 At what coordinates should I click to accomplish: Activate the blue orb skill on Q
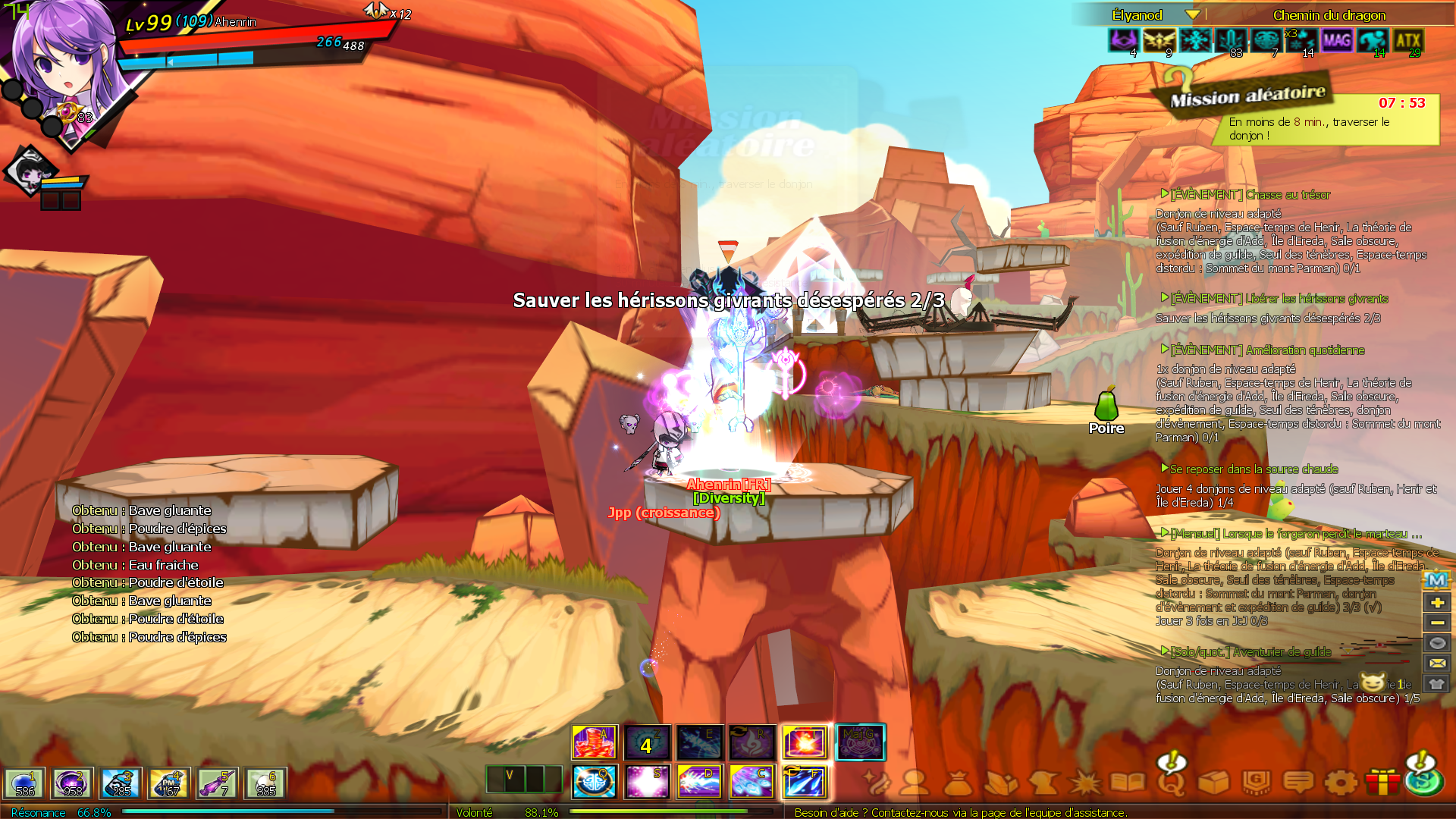pyautogui.click(x=595, y=782)
